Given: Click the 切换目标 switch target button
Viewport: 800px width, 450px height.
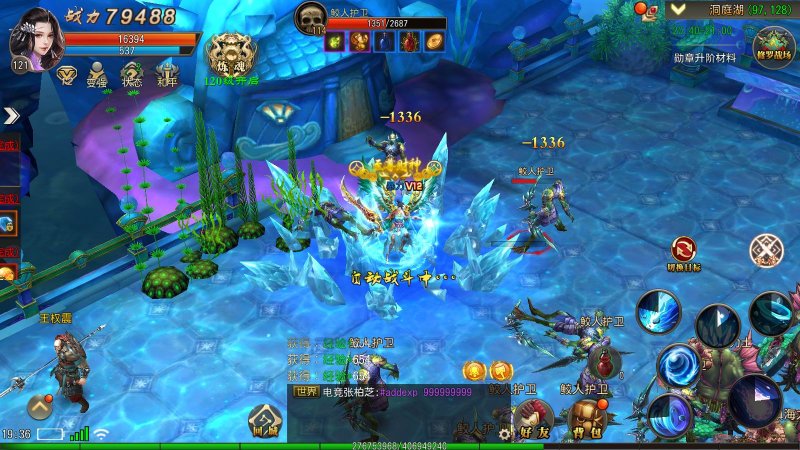Looking at the screenshot, I should coord(685,250).
